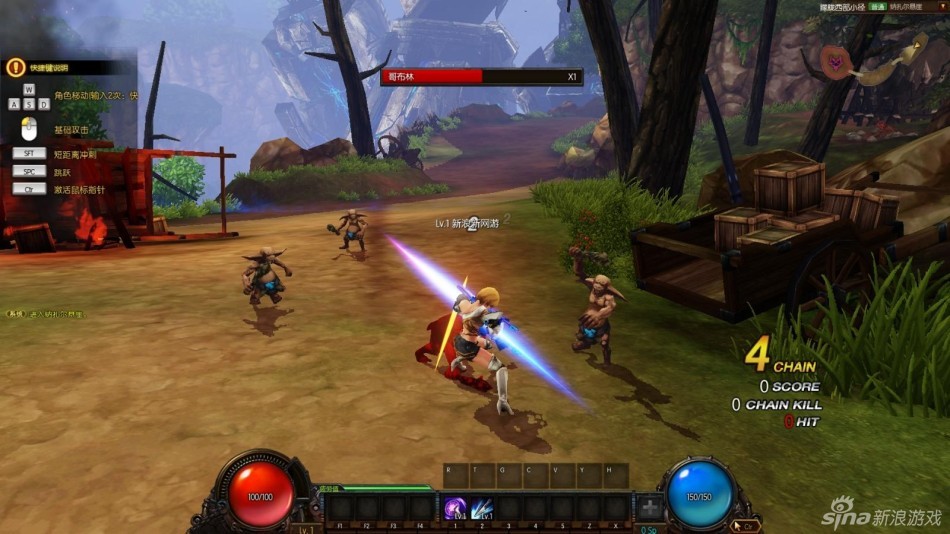
Task: Click the green difficulty tag on the map header
Action: (x=876, y=5)
